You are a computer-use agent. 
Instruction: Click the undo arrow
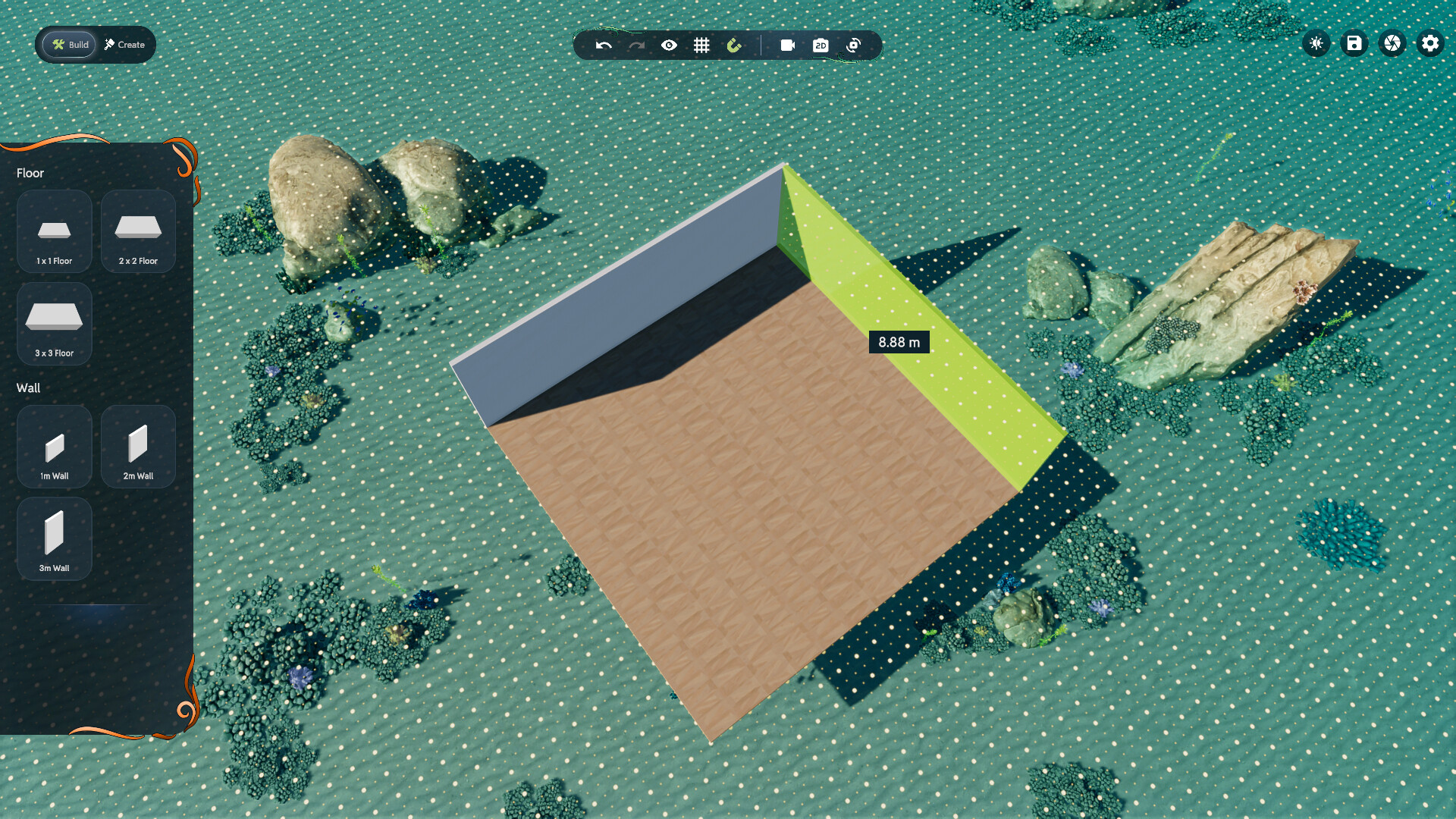602,45
